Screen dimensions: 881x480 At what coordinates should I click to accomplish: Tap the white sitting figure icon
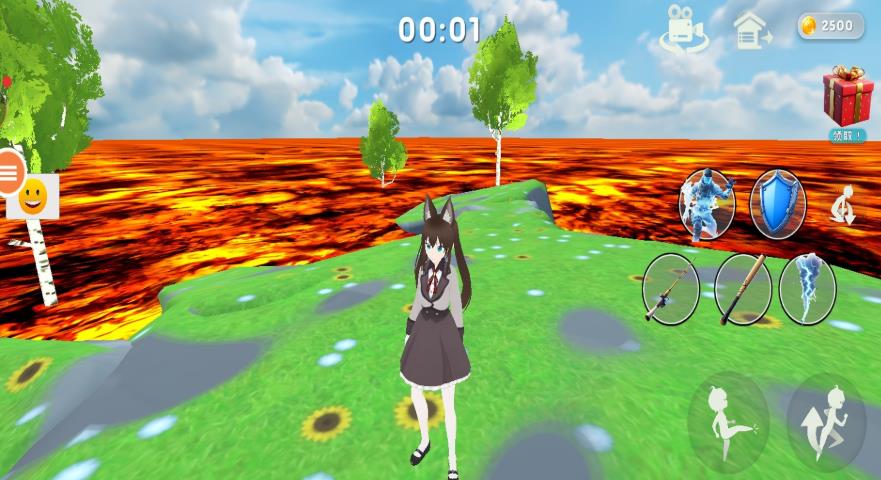point(843,208)
